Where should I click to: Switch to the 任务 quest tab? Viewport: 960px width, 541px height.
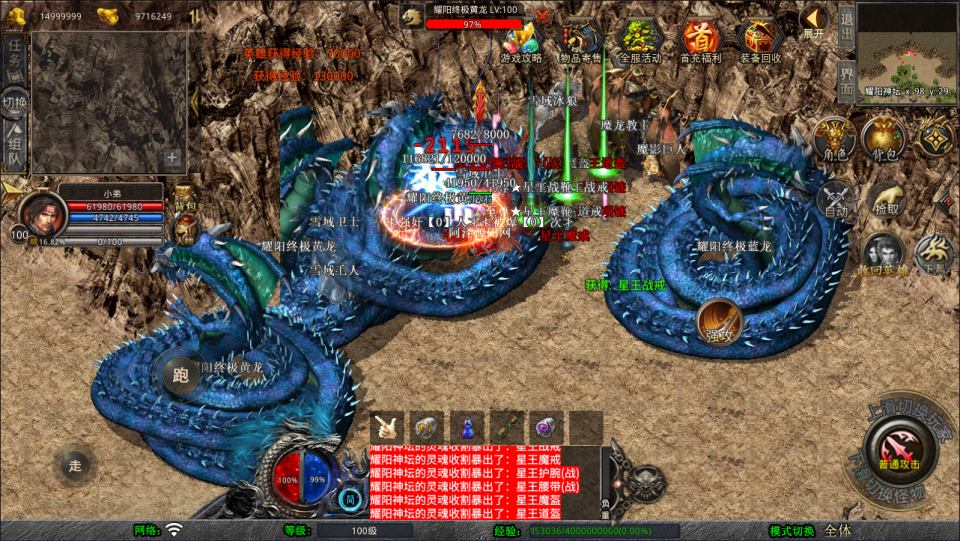click(x=14, y=58)
